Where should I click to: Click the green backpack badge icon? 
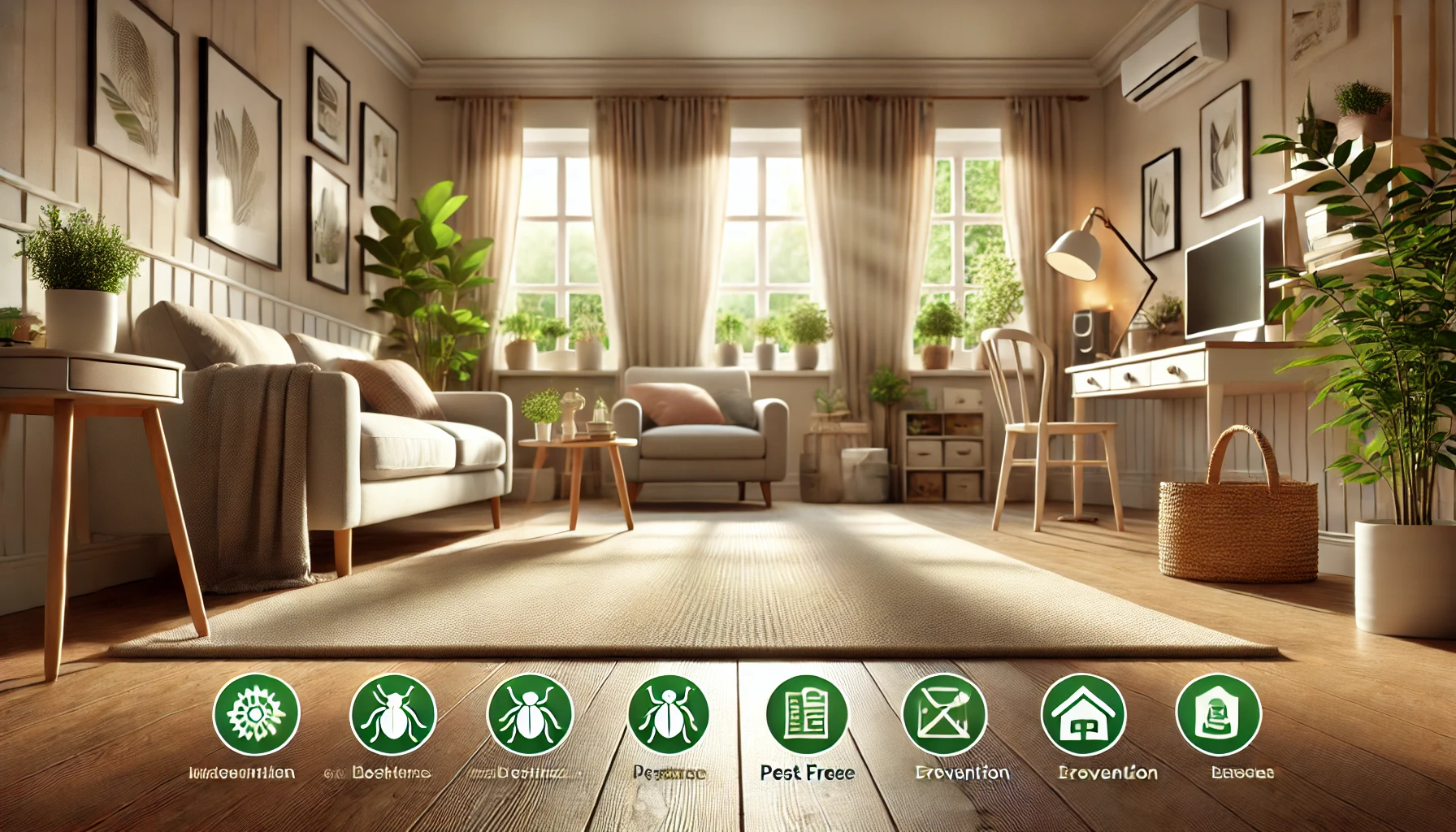(x=1218, y=715)
